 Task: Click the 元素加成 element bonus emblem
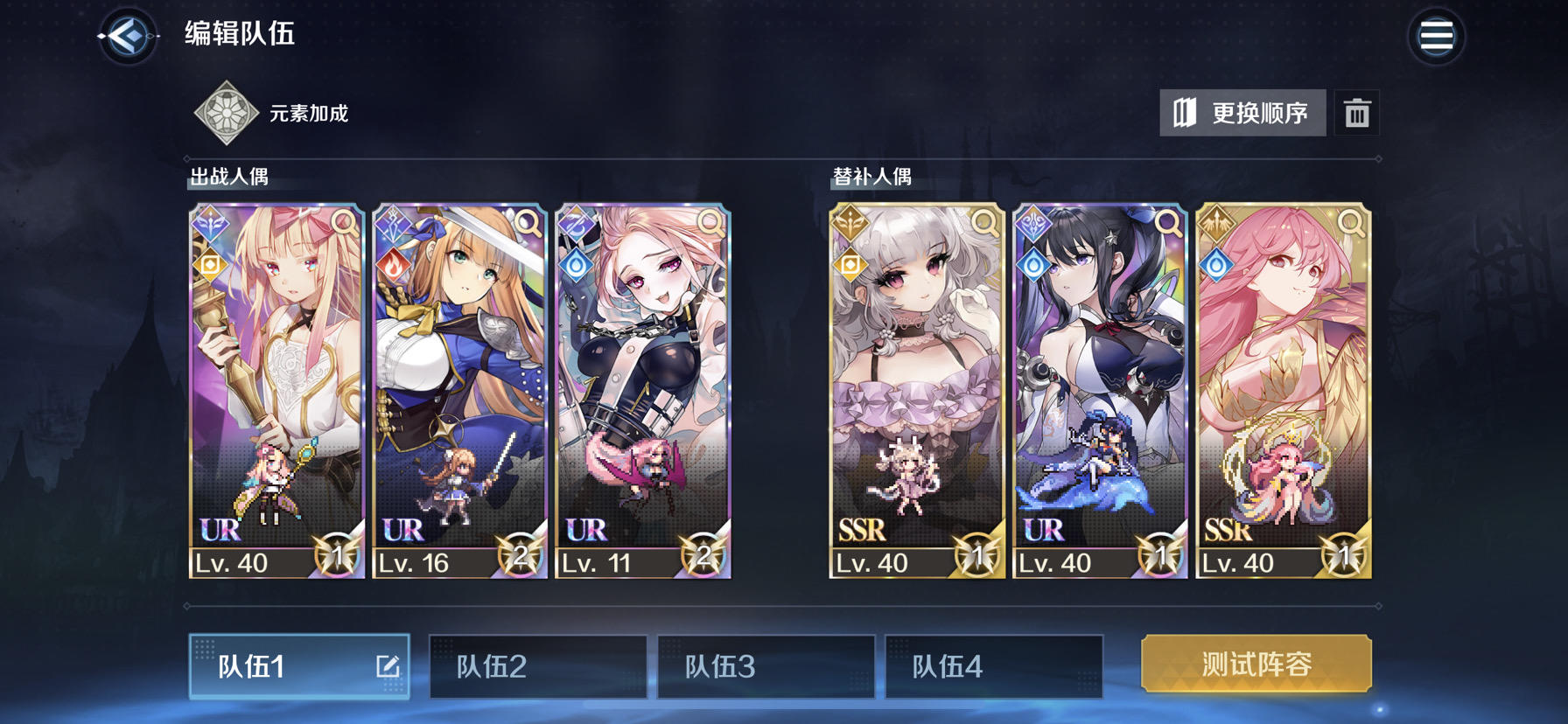click(x=224, y=111)
